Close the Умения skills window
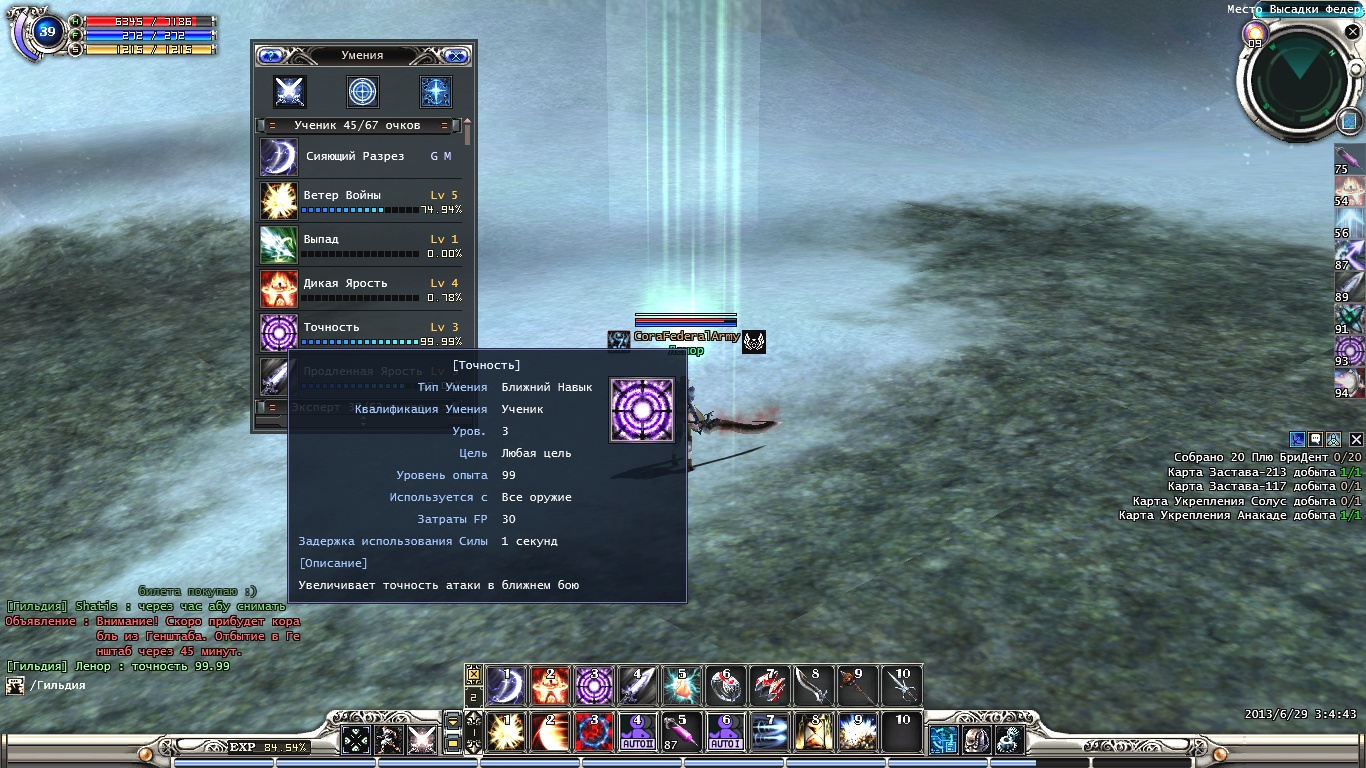 point(456,56)
